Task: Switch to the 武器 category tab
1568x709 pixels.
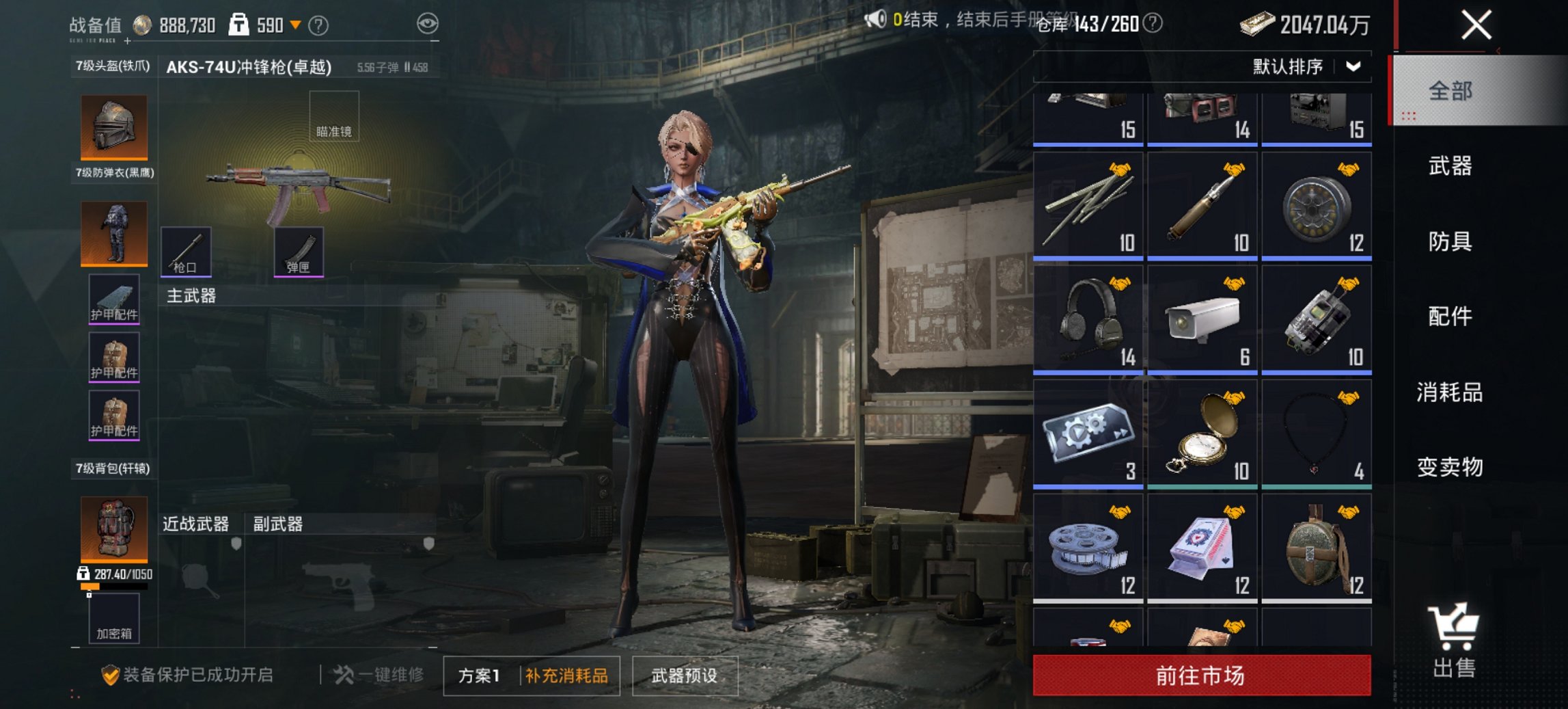Action: tap(1450, 166)
